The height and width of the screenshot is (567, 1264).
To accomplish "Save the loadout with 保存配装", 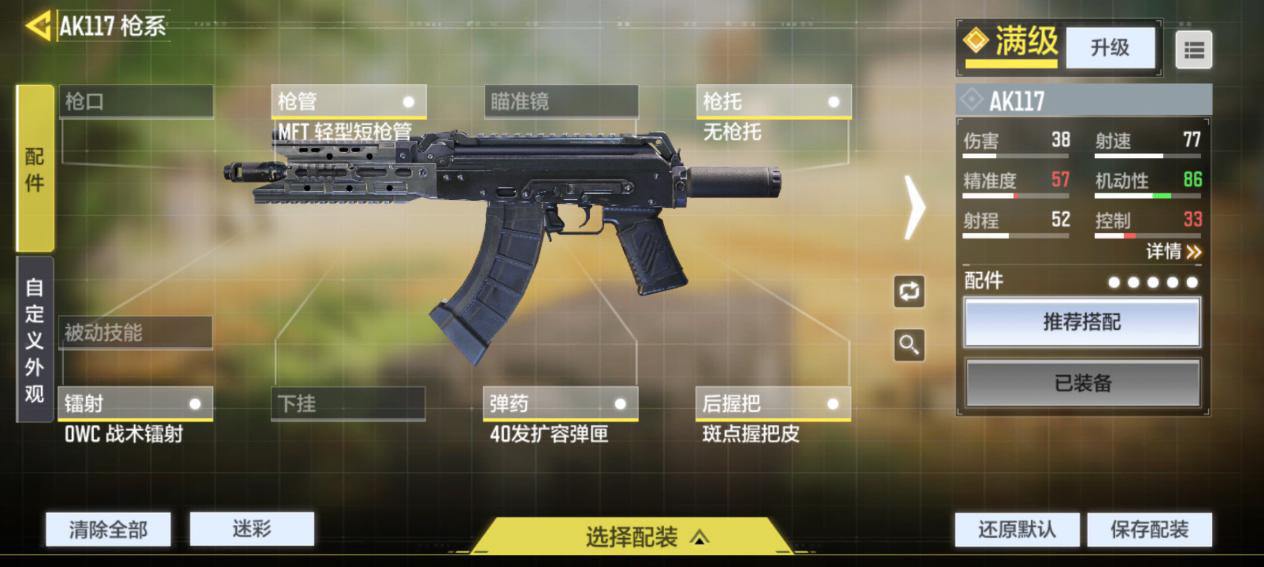I will tap(1150, 529).
